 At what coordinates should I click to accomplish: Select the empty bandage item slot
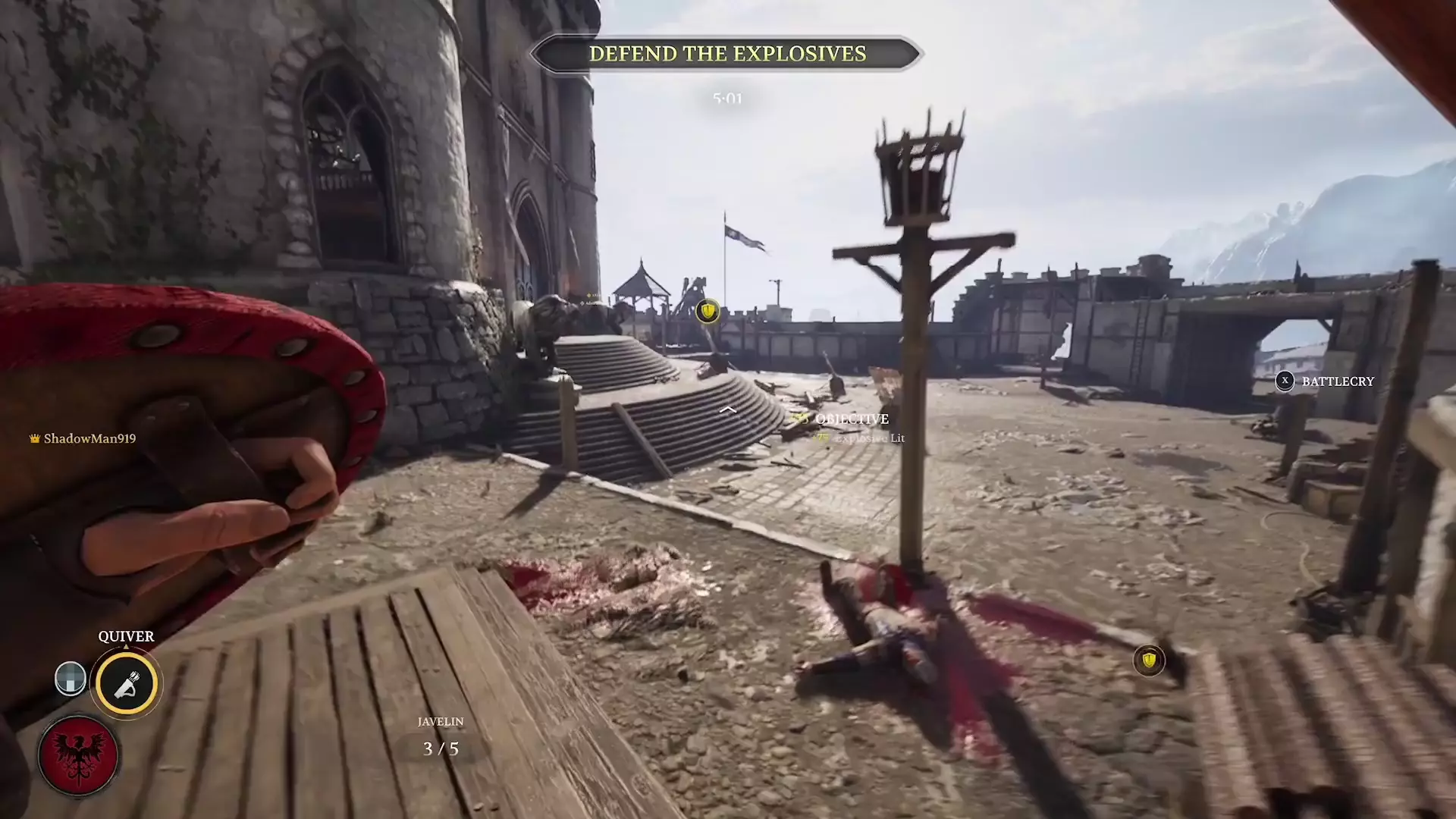(70, 679)
